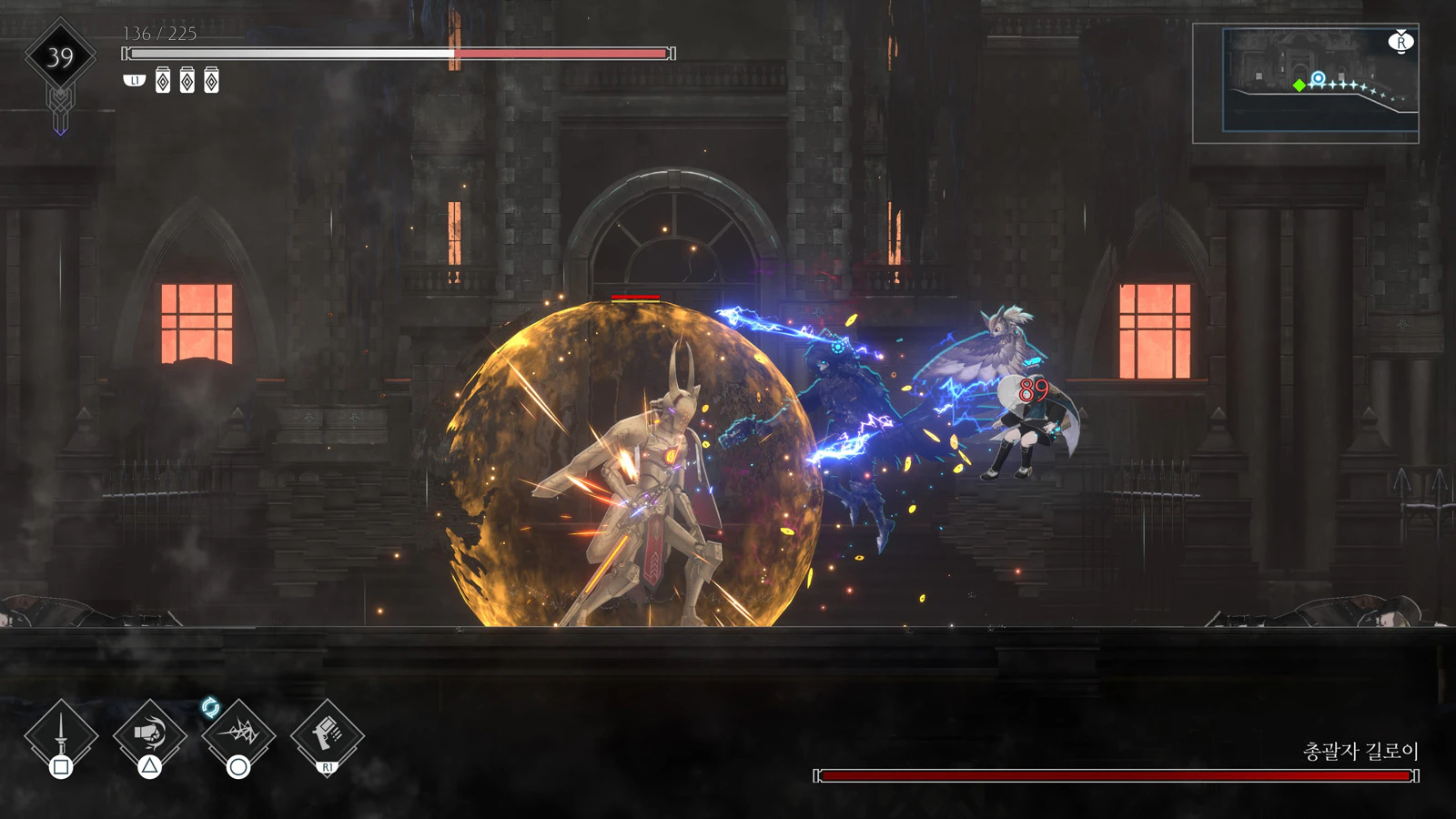Select the level 39 diamond badge

tap(60, 58)
